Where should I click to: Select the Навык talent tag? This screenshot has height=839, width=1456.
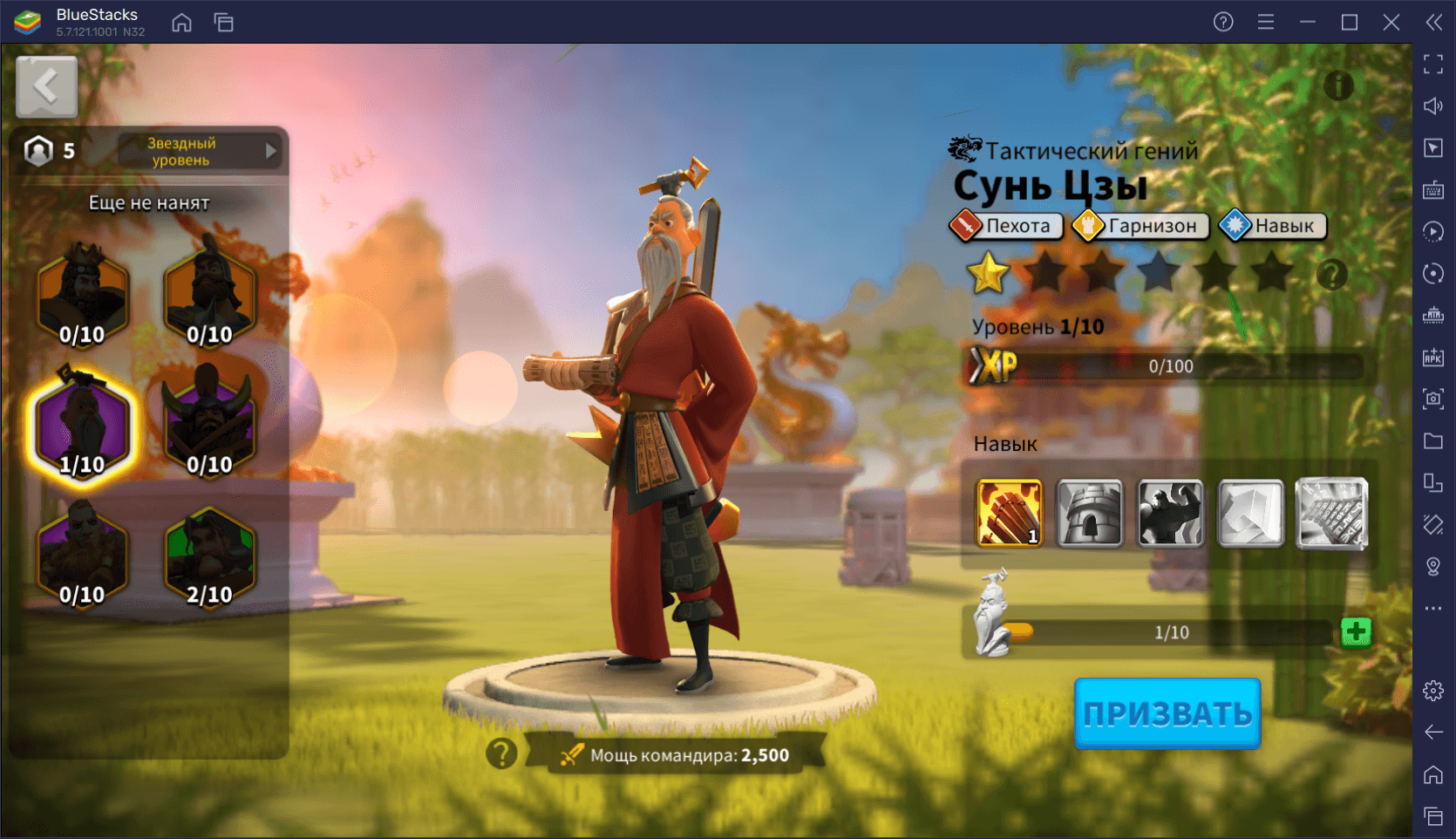click(x=1272, y=226)
